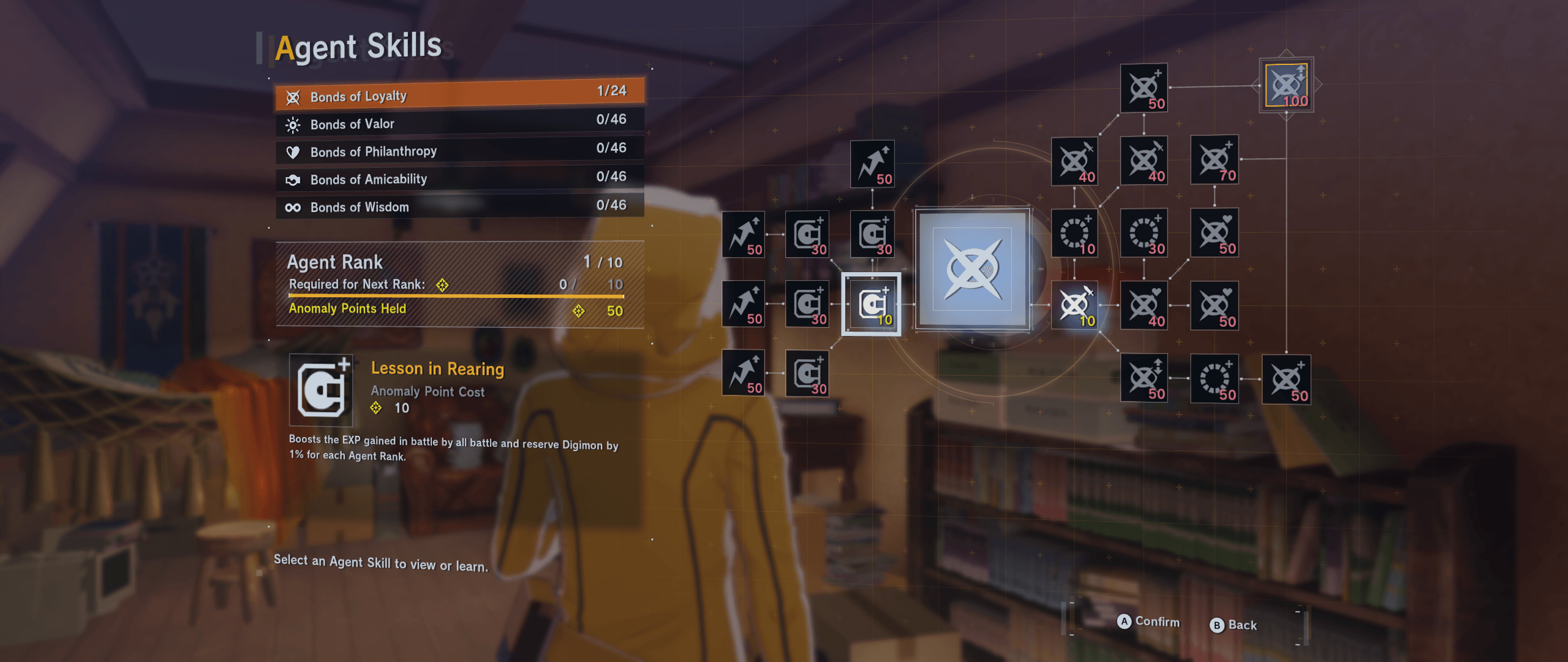Select the Bonds of Loyalty category
The height and width of the screenshot is (662, 1568).
459,95
